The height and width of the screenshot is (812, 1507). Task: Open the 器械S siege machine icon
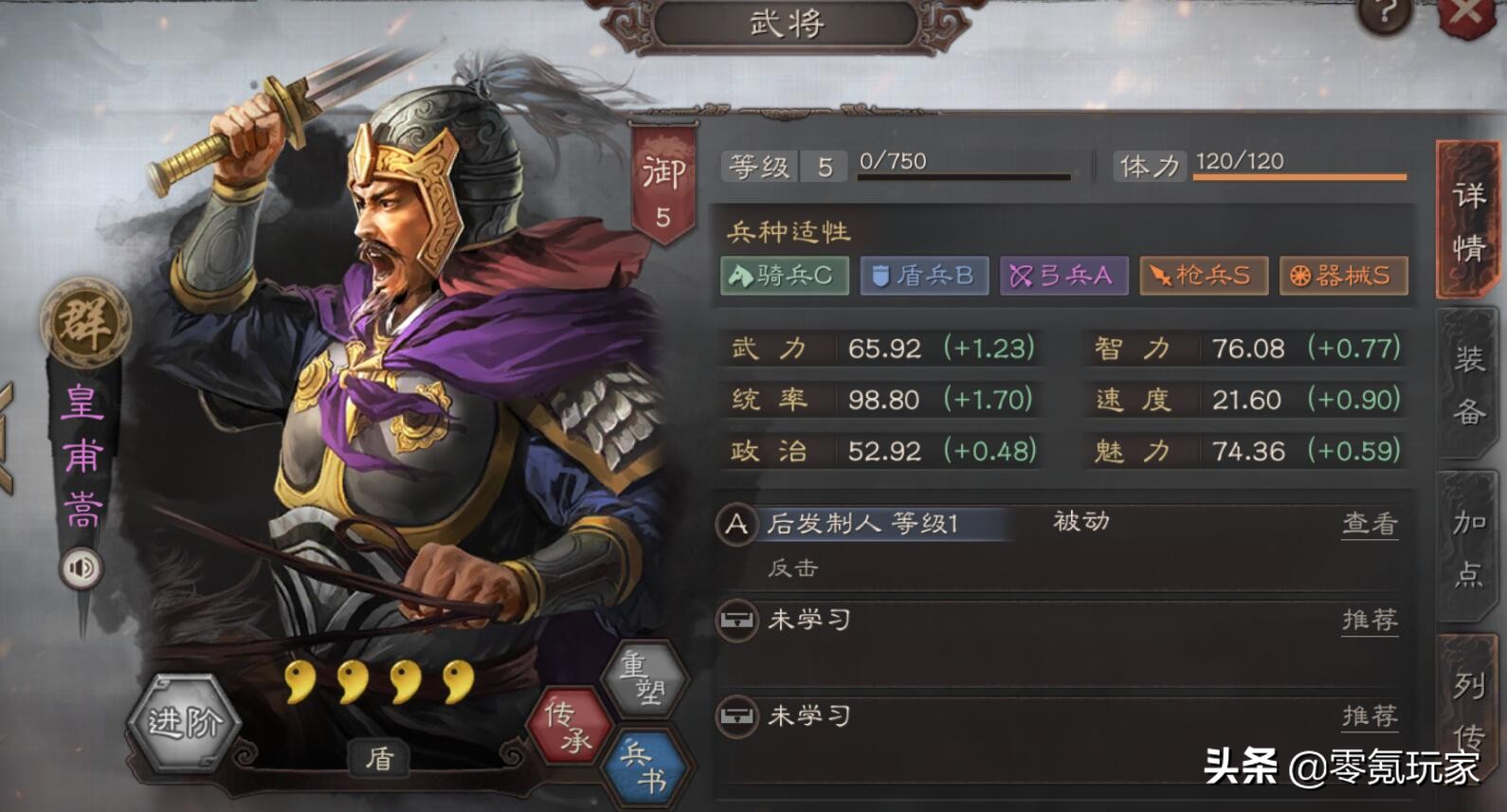tap(1342, 276)
